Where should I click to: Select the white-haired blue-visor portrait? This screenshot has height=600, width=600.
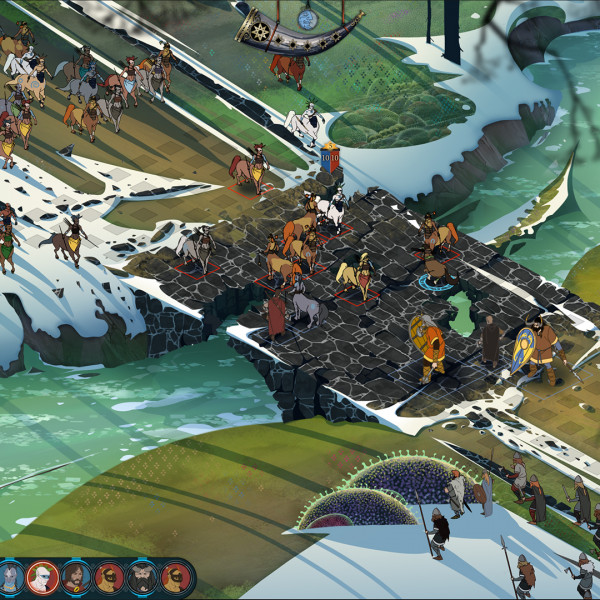43,577
